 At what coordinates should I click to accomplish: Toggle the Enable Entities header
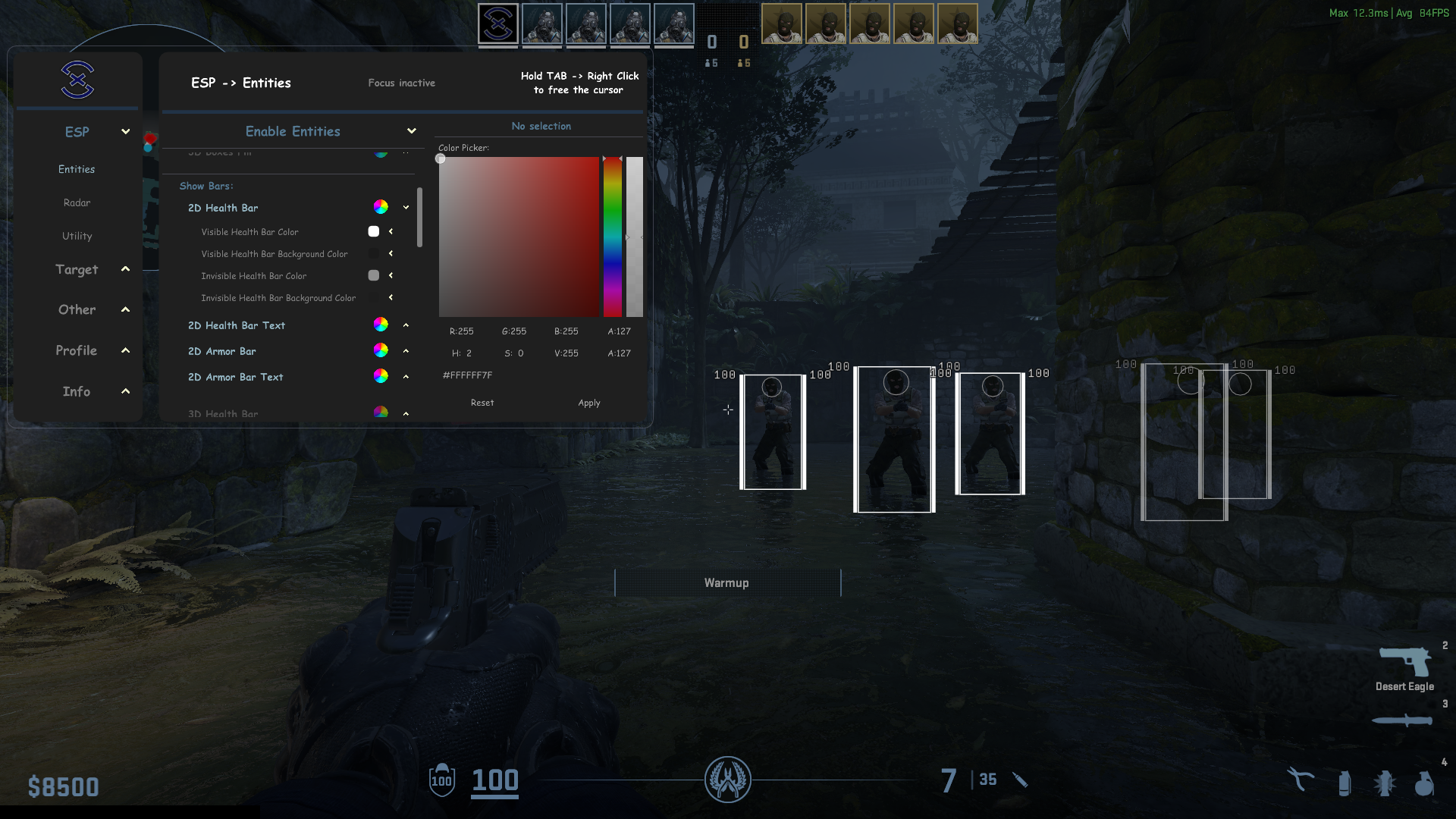(293, 131)
